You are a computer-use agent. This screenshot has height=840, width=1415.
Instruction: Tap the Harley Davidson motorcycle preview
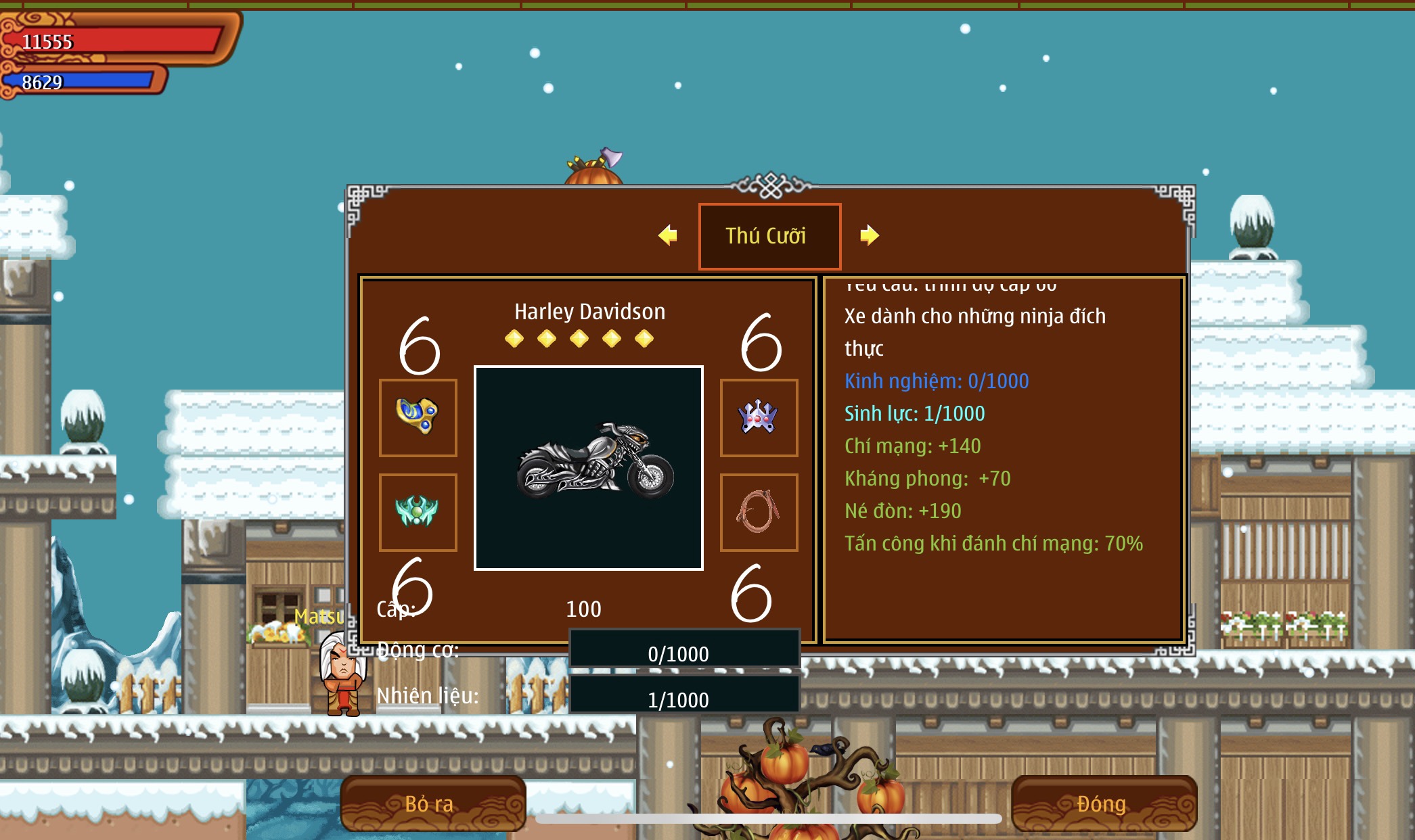tap(589, 468)
